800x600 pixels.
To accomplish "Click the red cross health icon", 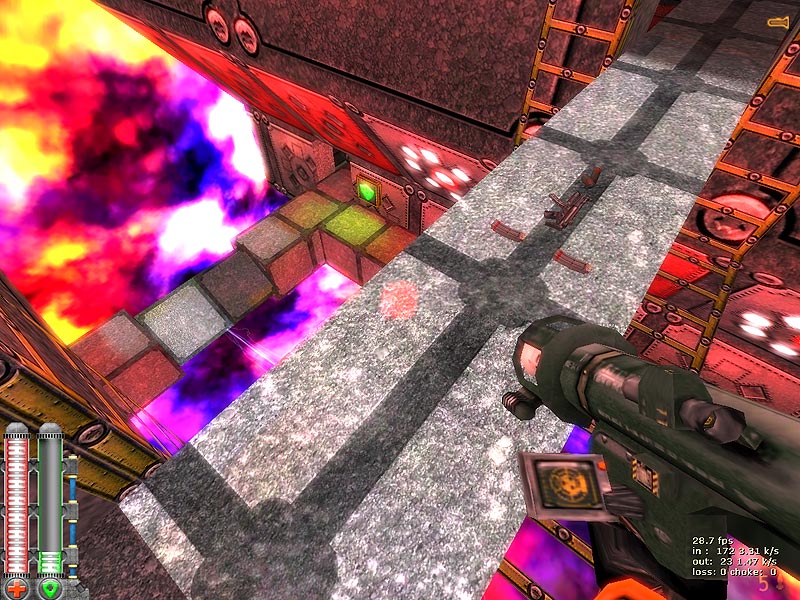I will coord(18,588).
